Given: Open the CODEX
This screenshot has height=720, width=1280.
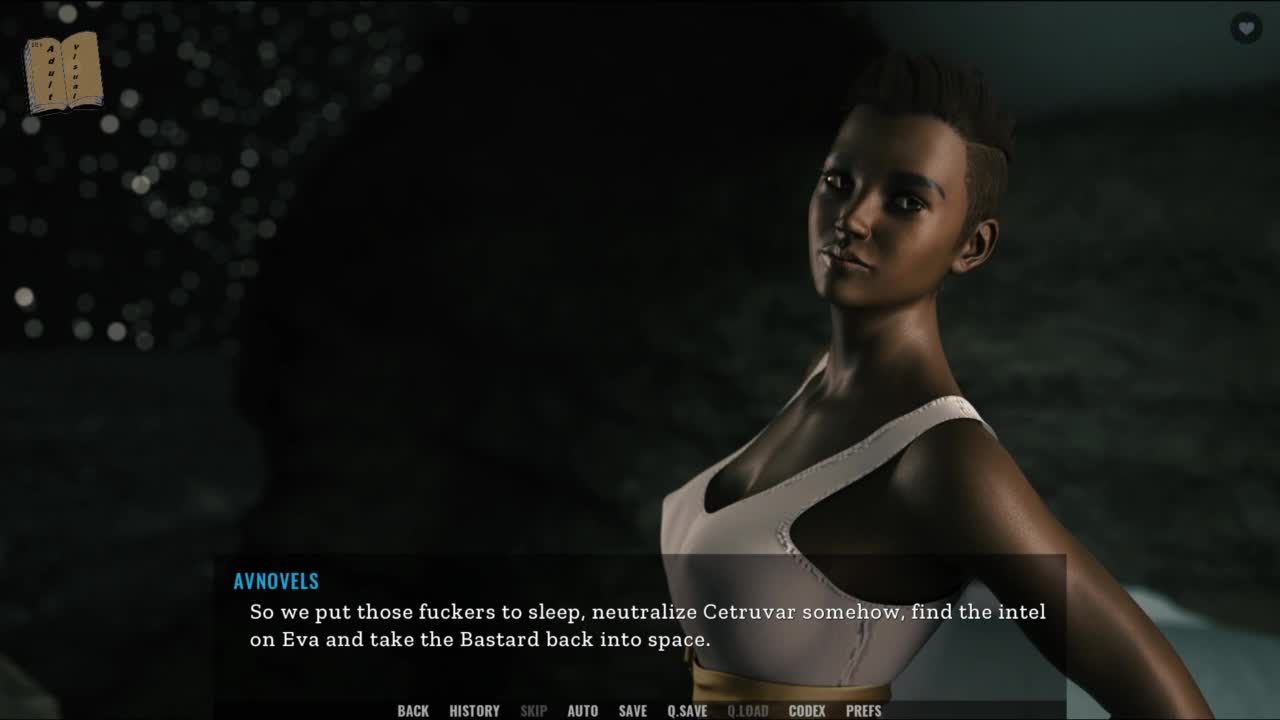Looking at the screenshot, I should 807,711.
